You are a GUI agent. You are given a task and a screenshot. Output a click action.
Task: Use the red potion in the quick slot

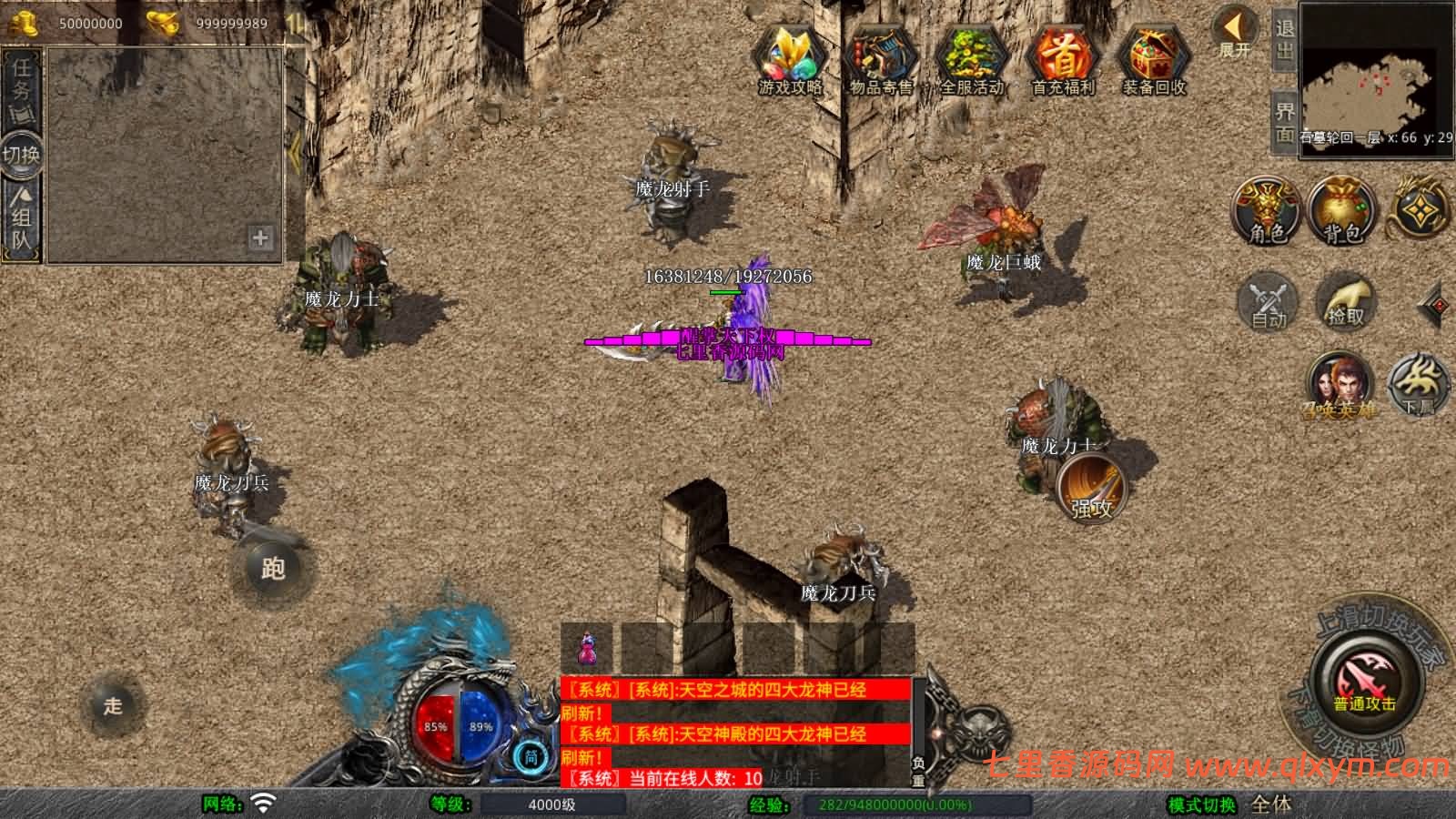587,649
